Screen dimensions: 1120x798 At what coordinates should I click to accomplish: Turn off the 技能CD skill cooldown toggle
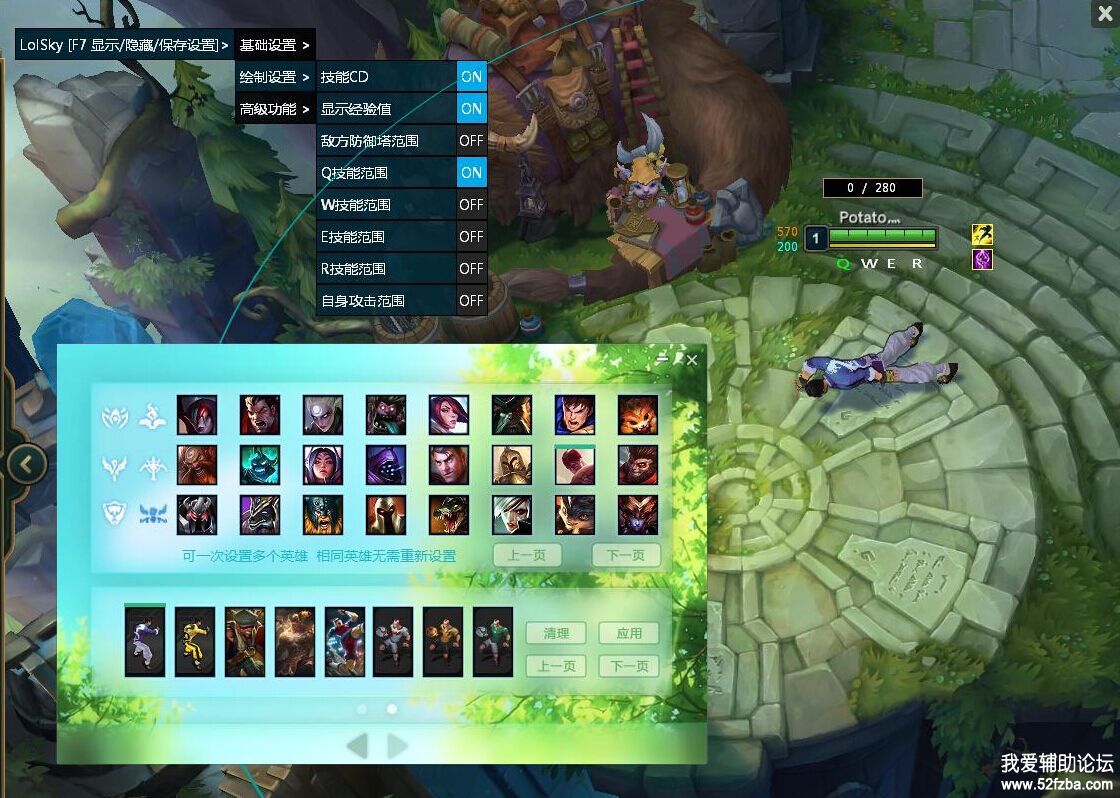471,77
